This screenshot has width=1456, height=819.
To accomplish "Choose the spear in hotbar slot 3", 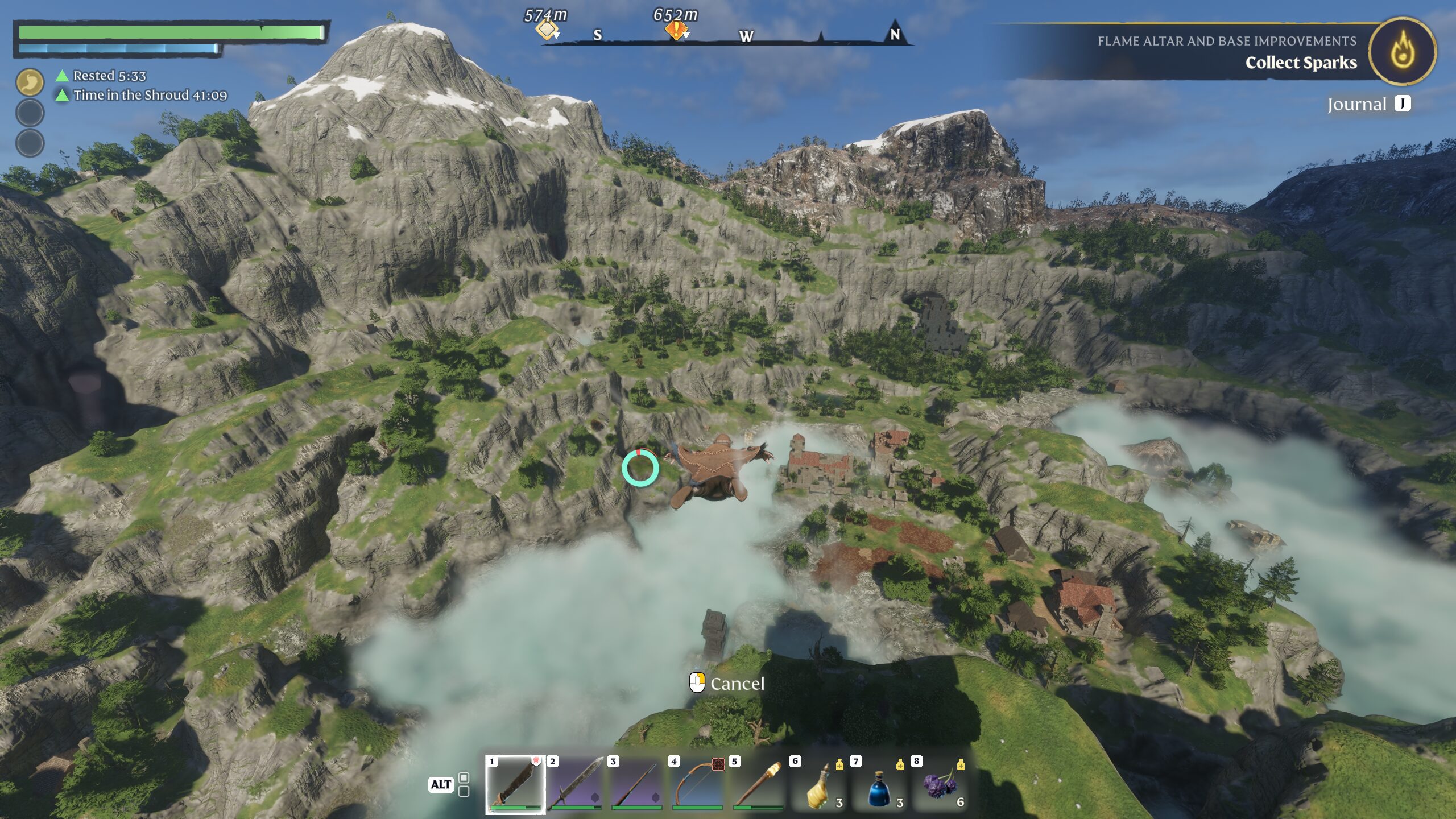I will point(636,784).
